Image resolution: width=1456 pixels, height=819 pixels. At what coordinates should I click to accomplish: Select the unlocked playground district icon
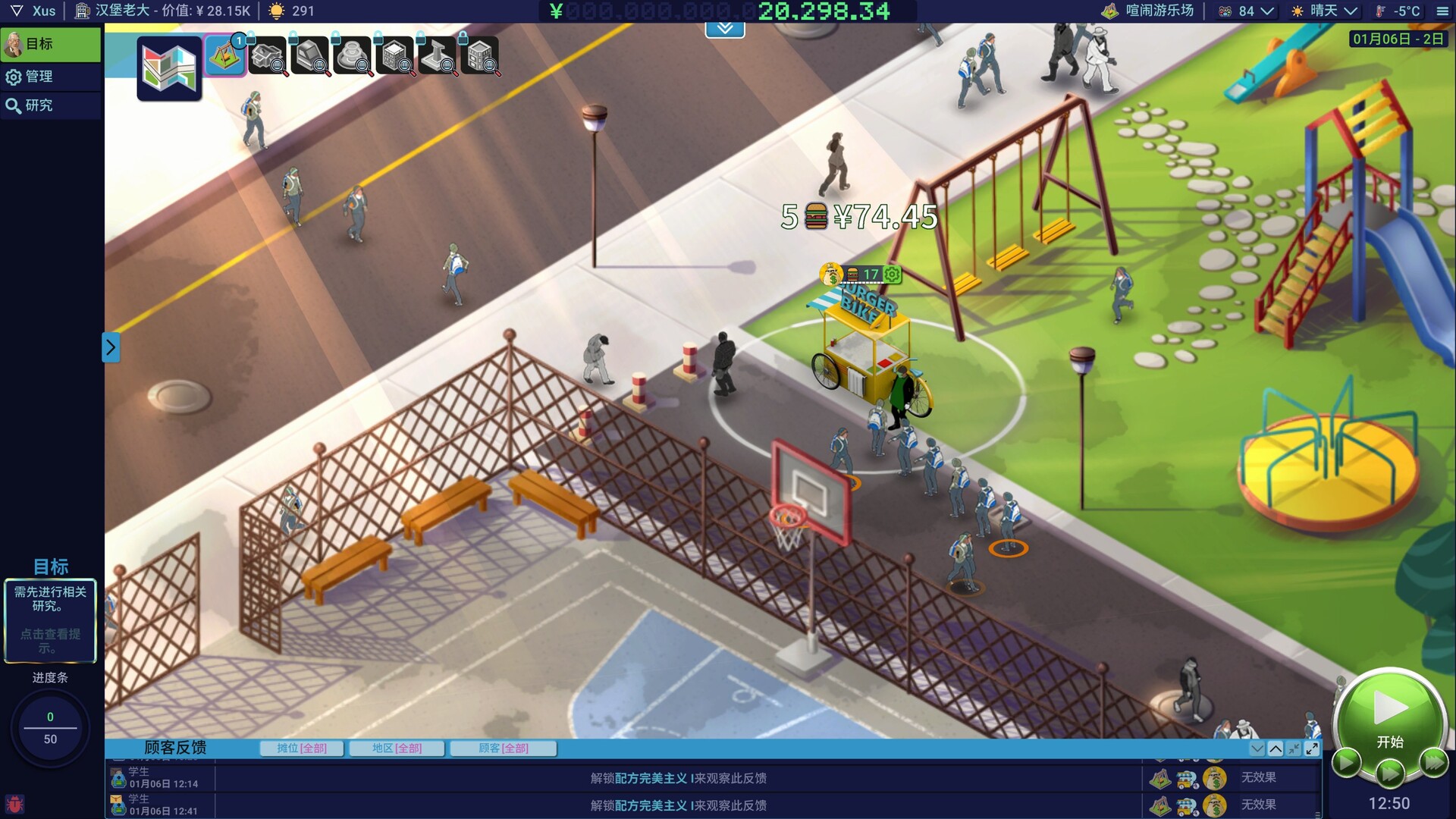(224, 55)
